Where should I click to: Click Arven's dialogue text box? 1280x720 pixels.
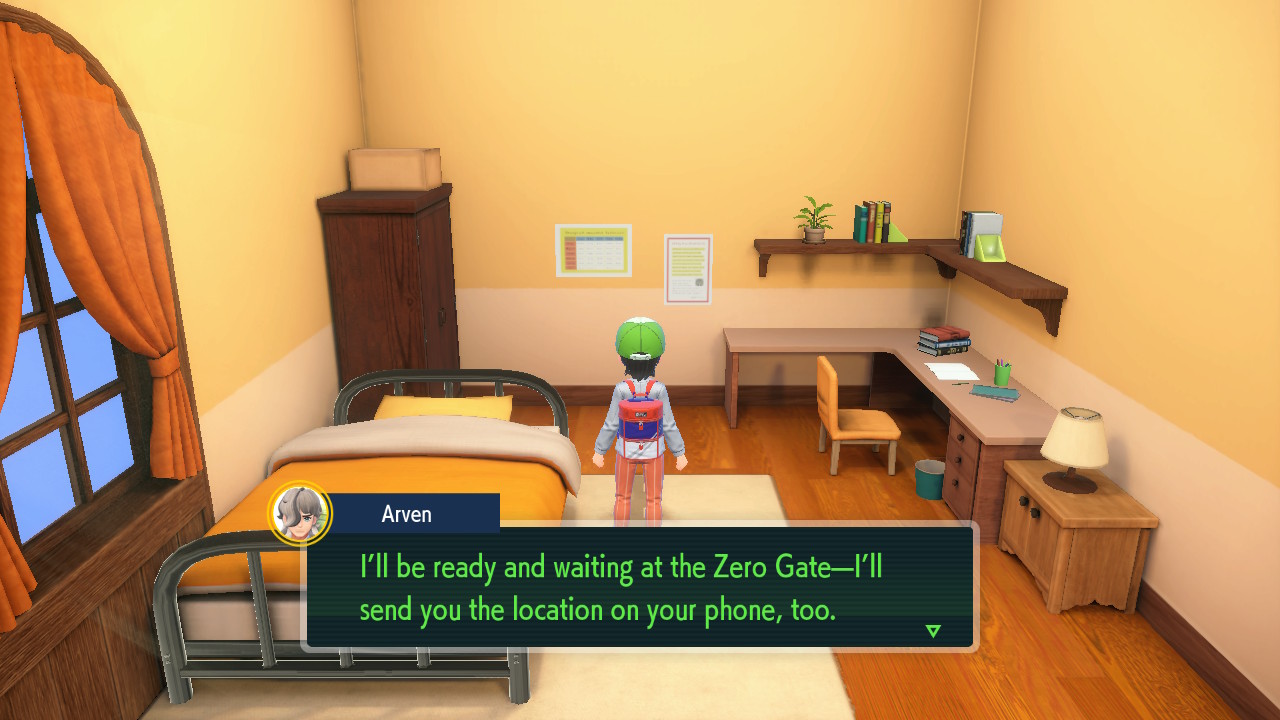click(640, 588)
